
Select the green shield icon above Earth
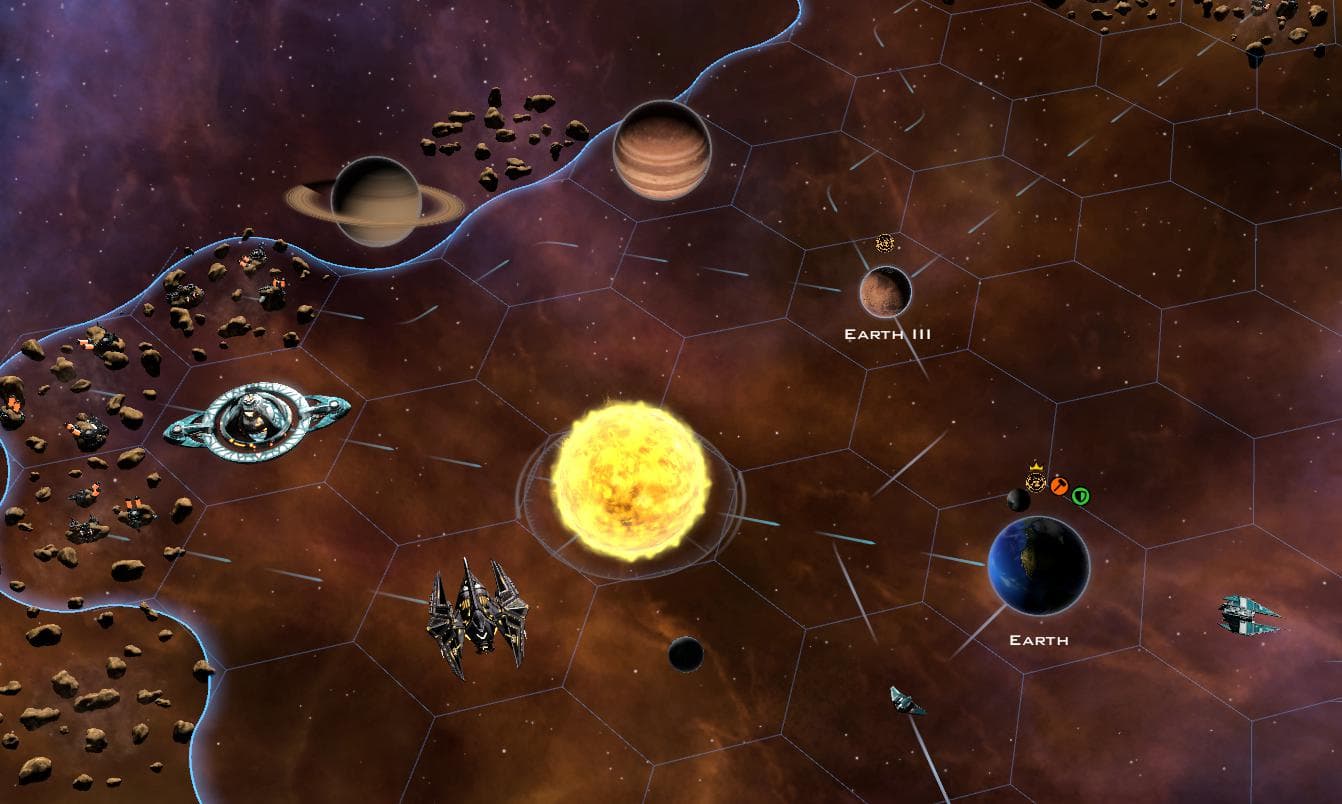coord(1080,495)
